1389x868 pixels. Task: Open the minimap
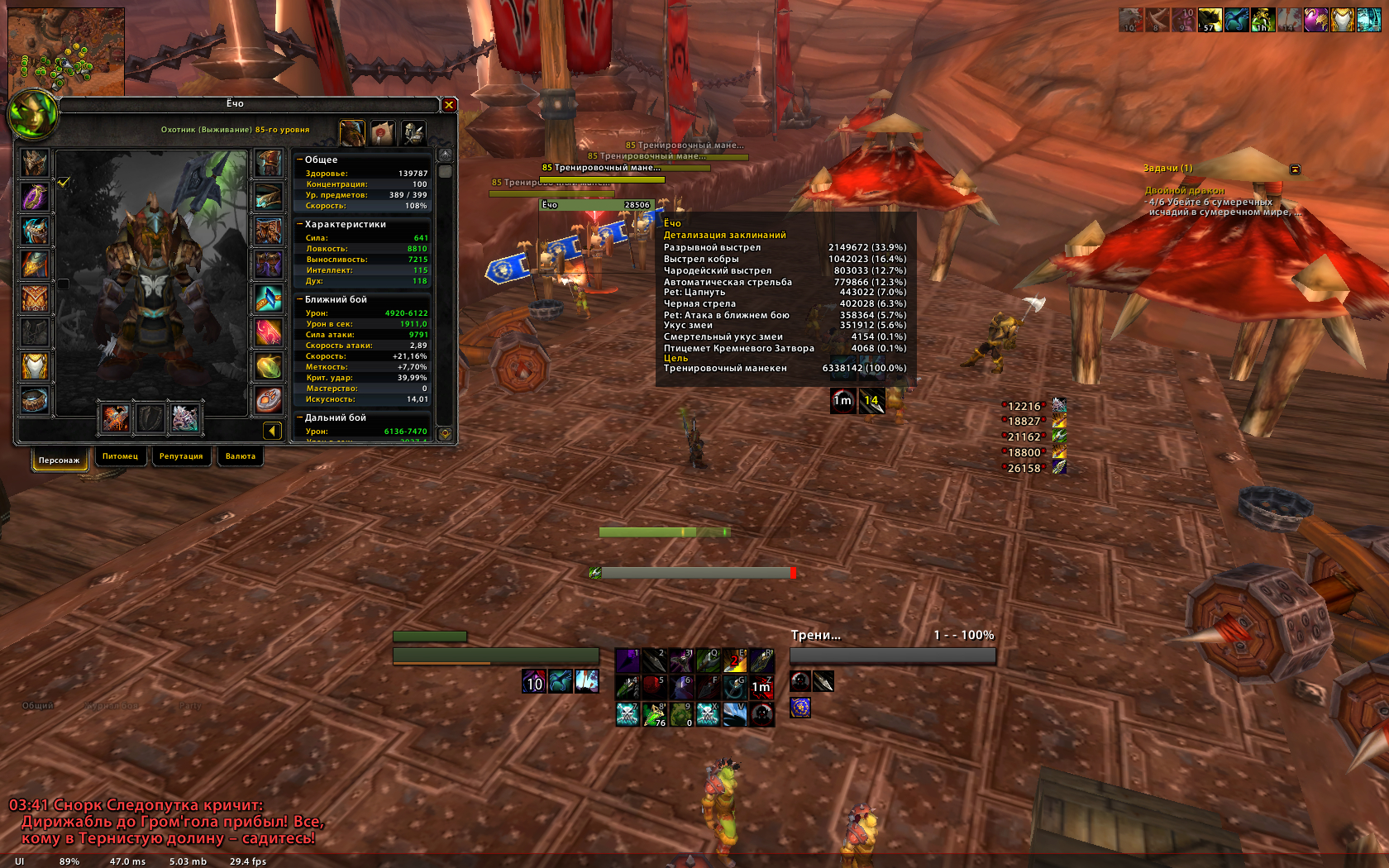(66, 51)
